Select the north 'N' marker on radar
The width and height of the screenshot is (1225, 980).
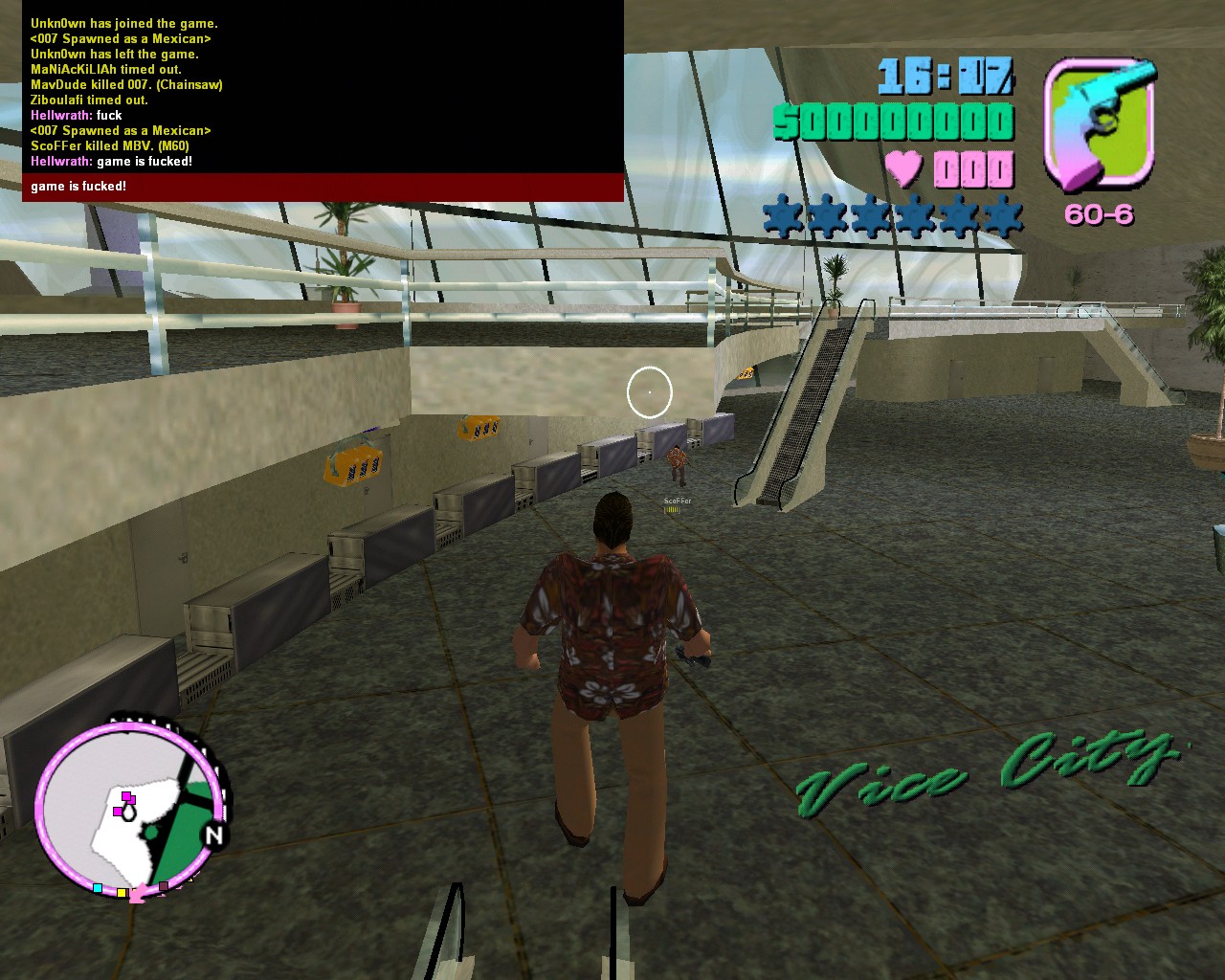(213, 835)
